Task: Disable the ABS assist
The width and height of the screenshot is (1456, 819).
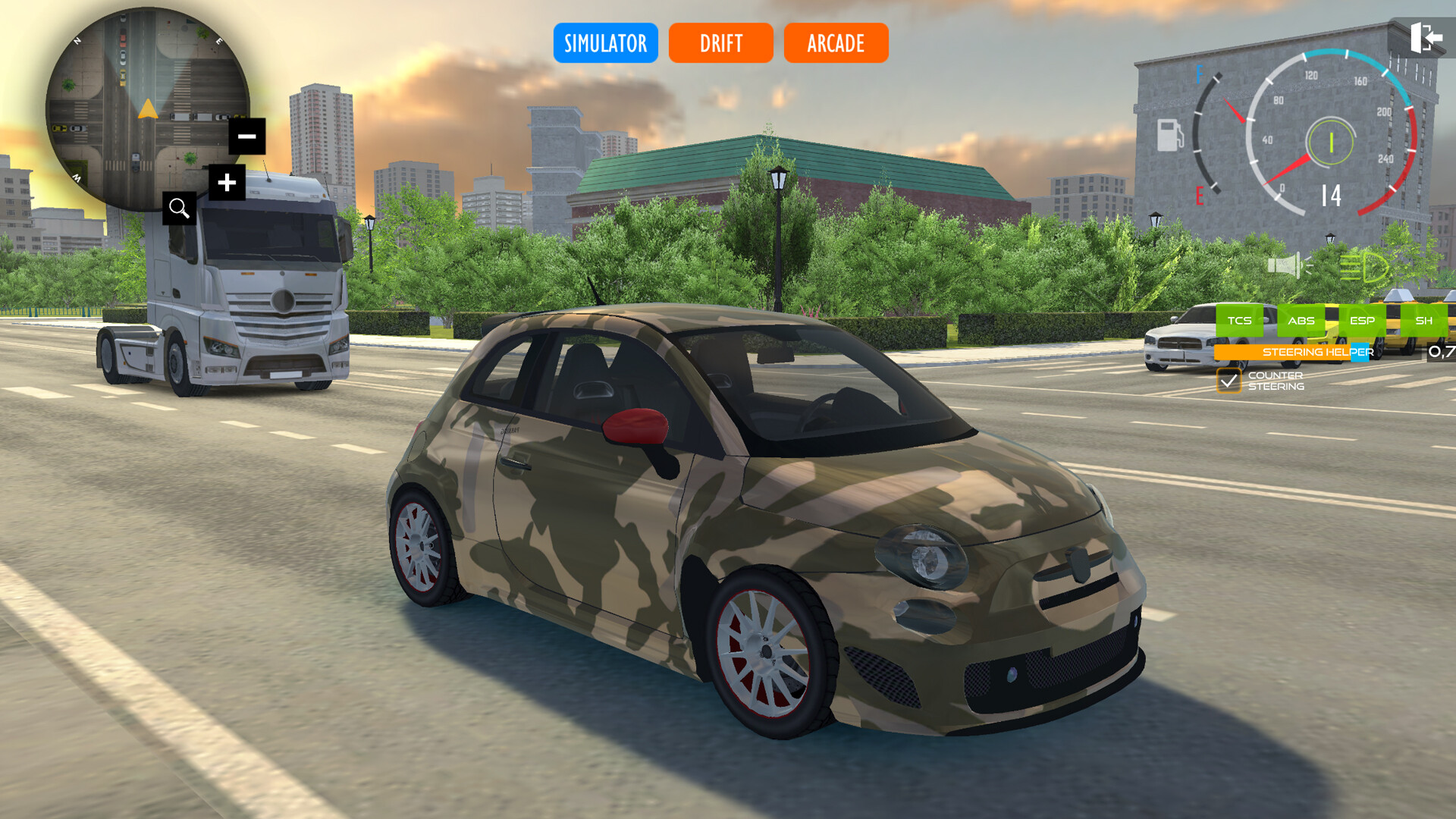Action: tap(1301, 321)
